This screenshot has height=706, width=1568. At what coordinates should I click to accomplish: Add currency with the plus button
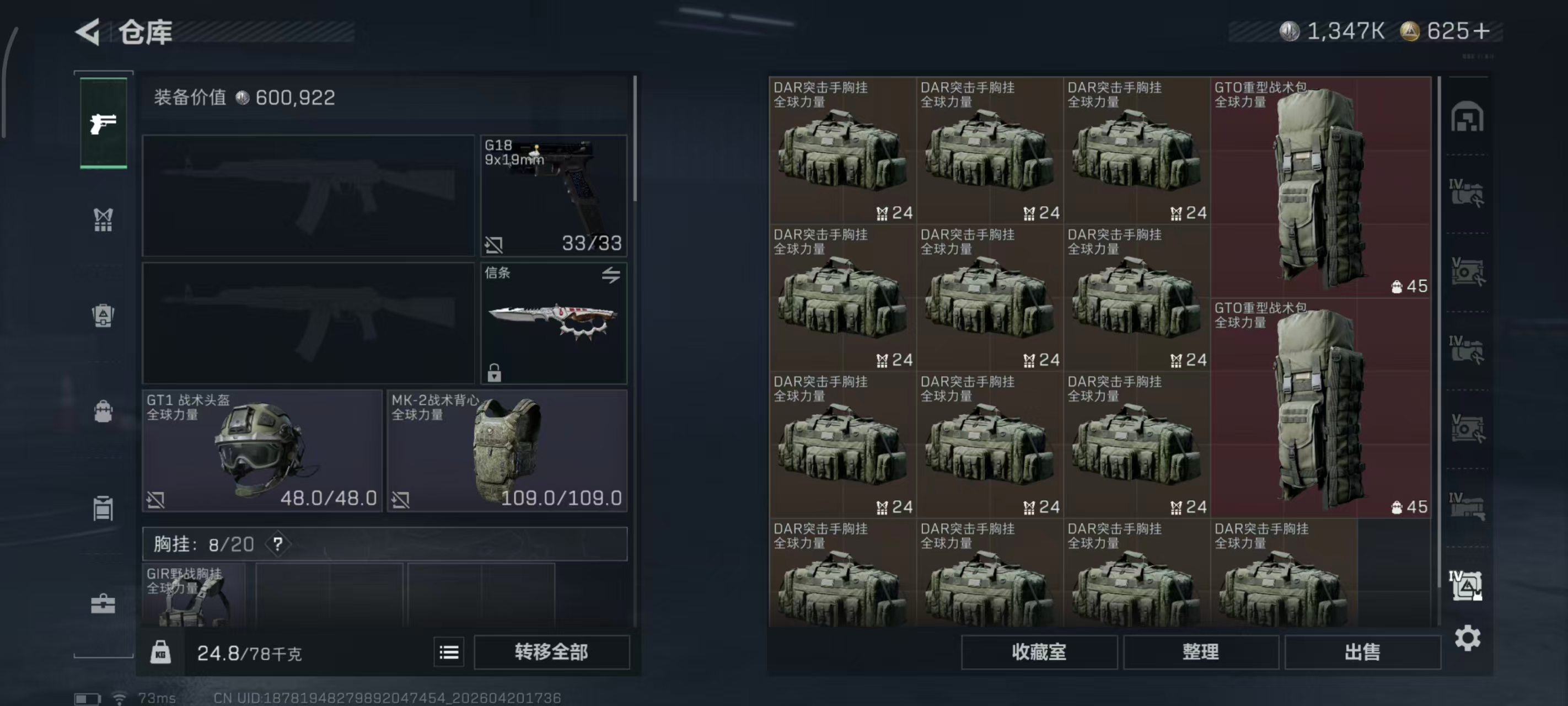pos(1482,31)
